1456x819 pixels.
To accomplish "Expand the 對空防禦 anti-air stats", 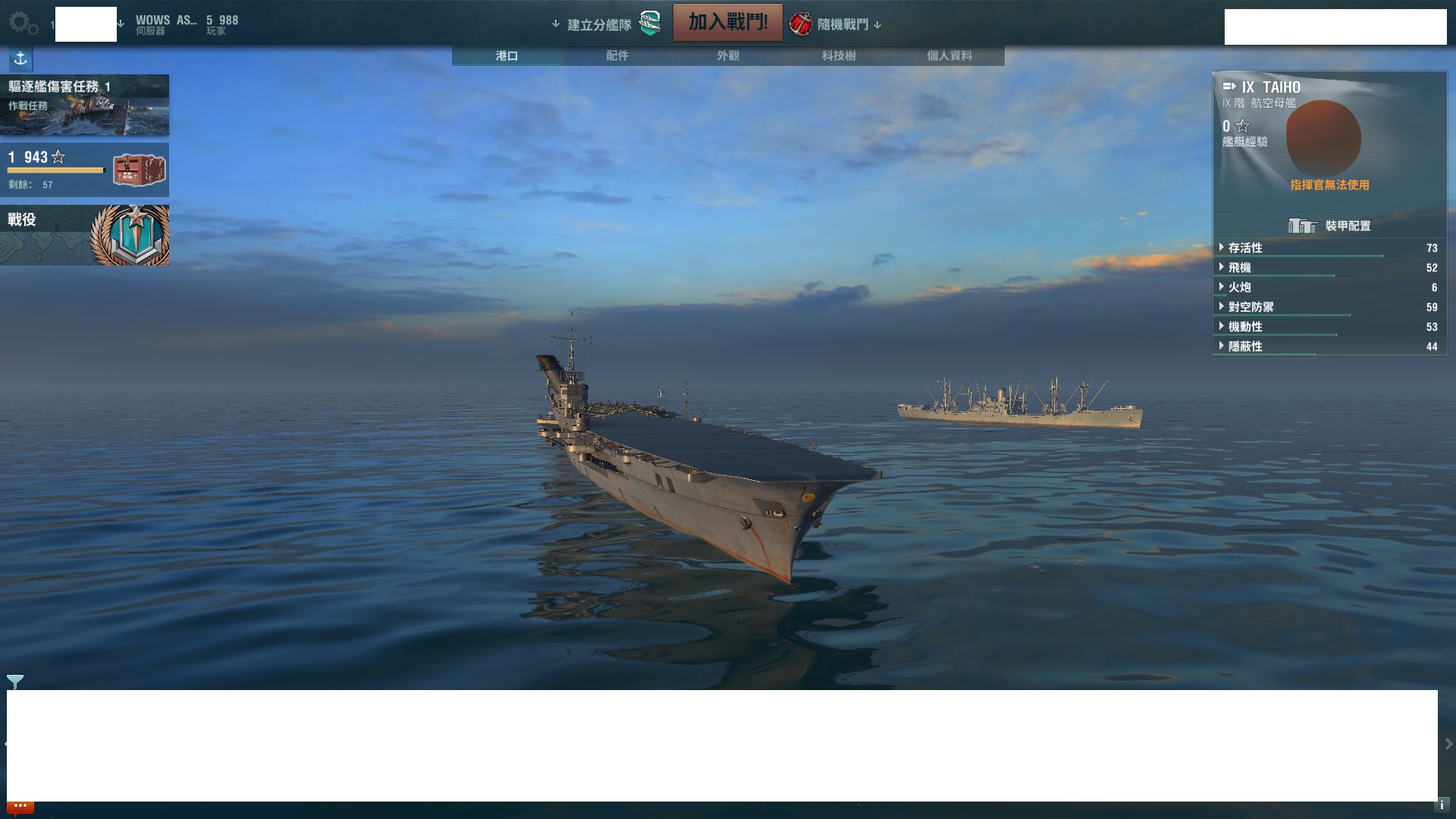I will pos(1250,307).
